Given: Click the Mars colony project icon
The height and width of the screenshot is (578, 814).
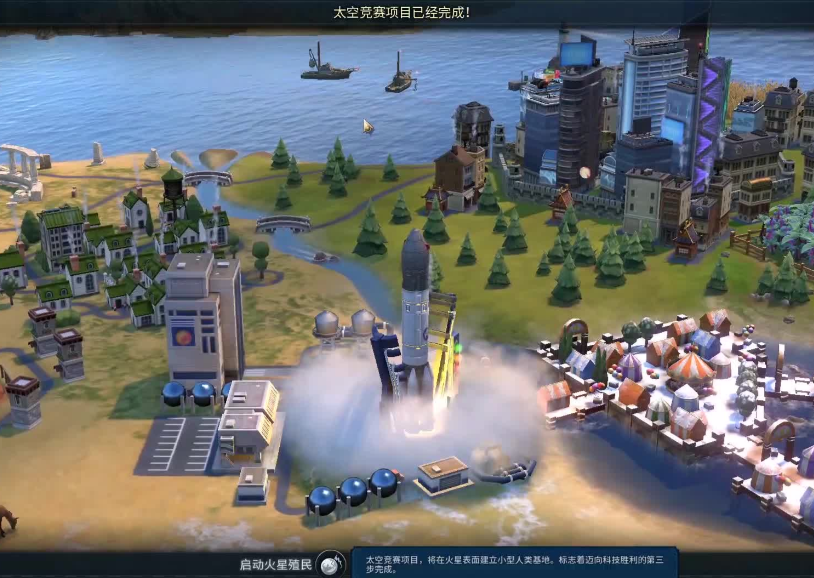Looking at the screenshot, I should (x=331, y=564).
